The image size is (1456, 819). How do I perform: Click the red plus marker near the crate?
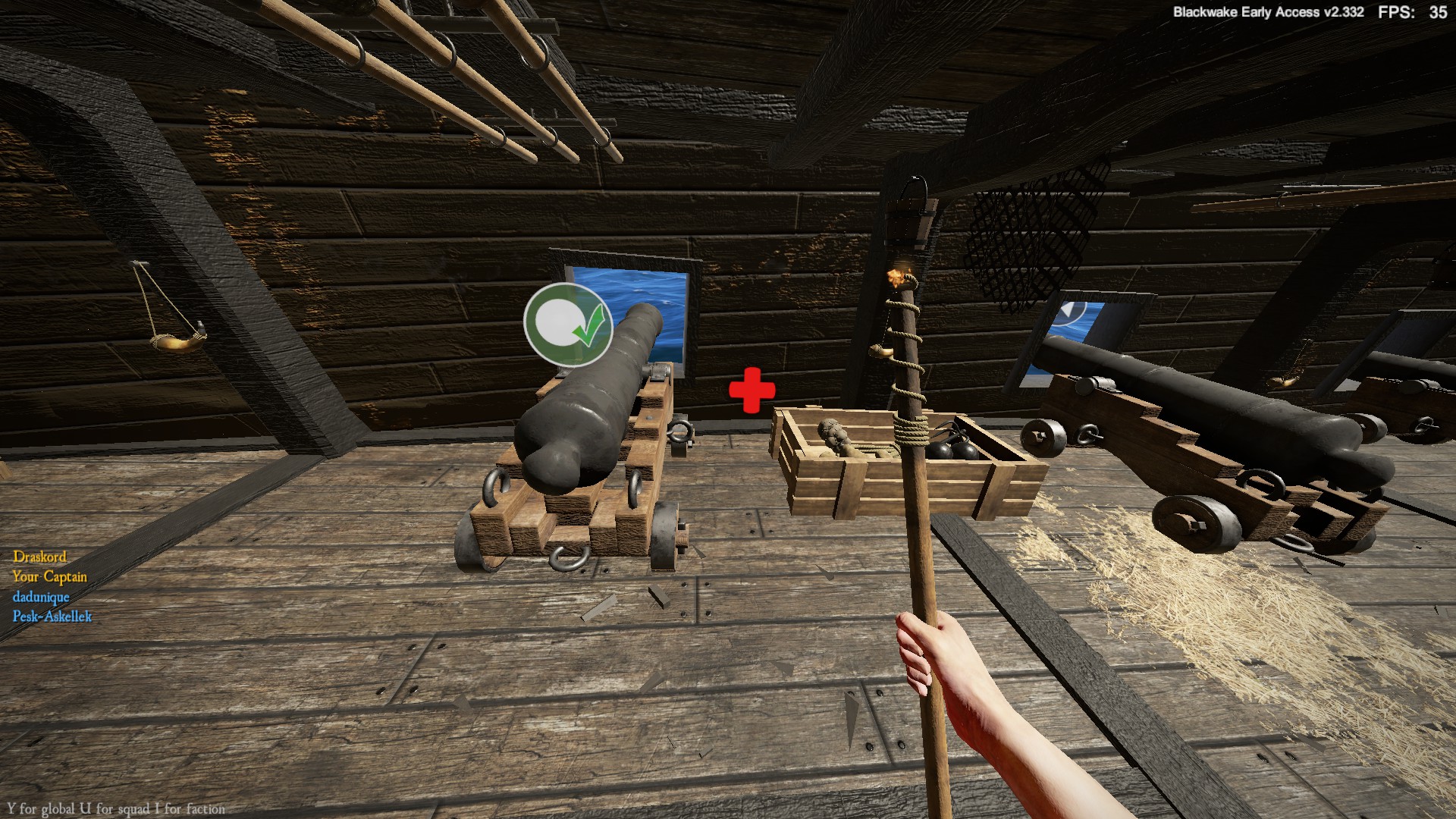tap(752, 389)
